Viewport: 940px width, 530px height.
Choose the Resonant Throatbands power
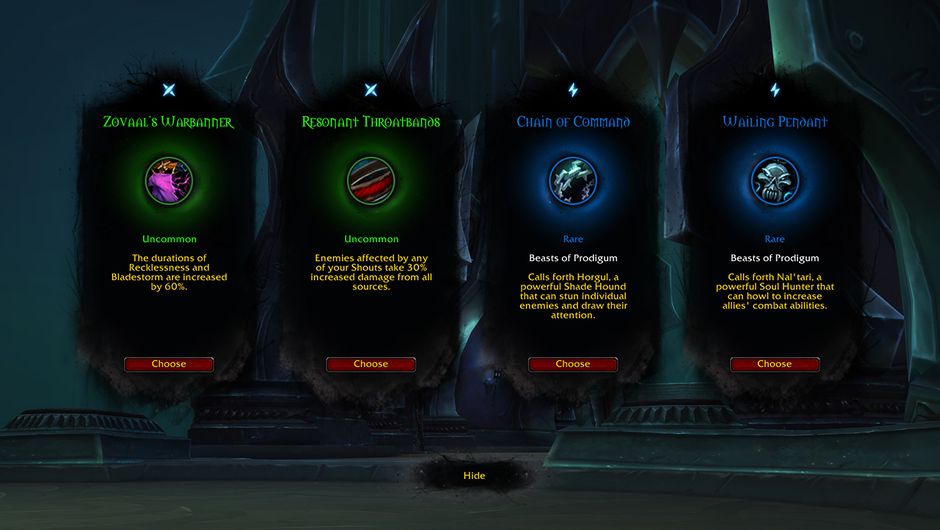(371, 364)
